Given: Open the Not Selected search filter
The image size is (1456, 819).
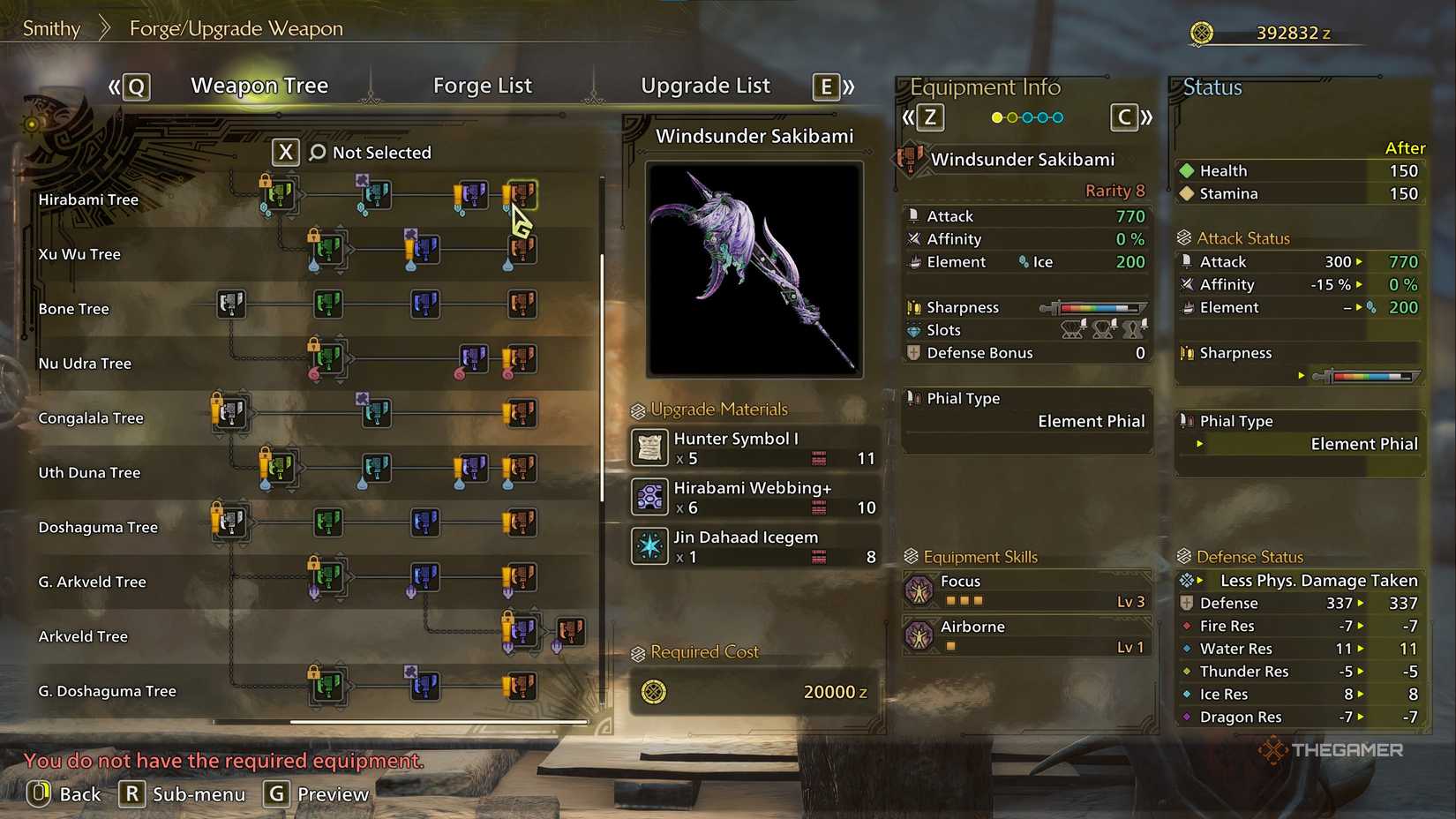Looking at the screenshot, I should tap(353, 152).
